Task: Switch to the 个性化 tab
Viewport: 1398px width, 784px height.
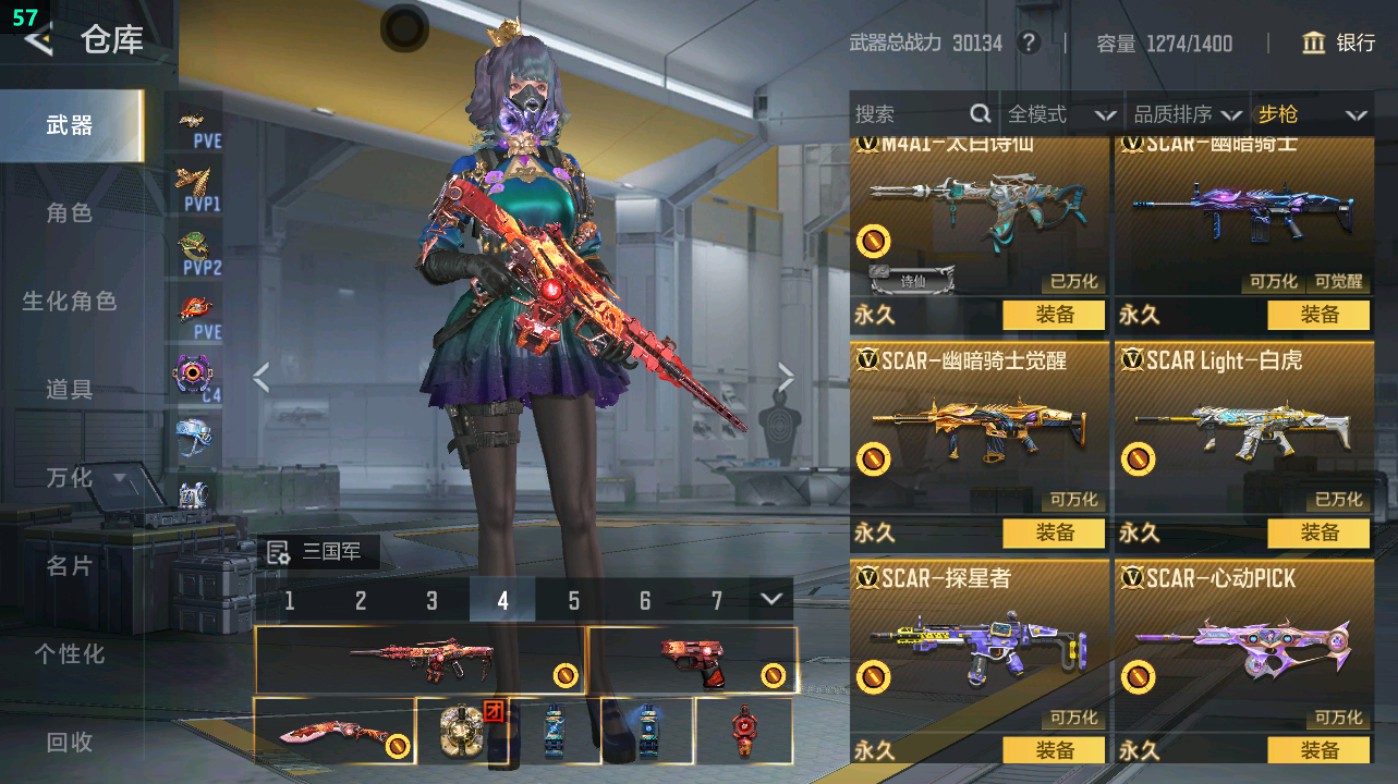Action: (x=69, y=653)
